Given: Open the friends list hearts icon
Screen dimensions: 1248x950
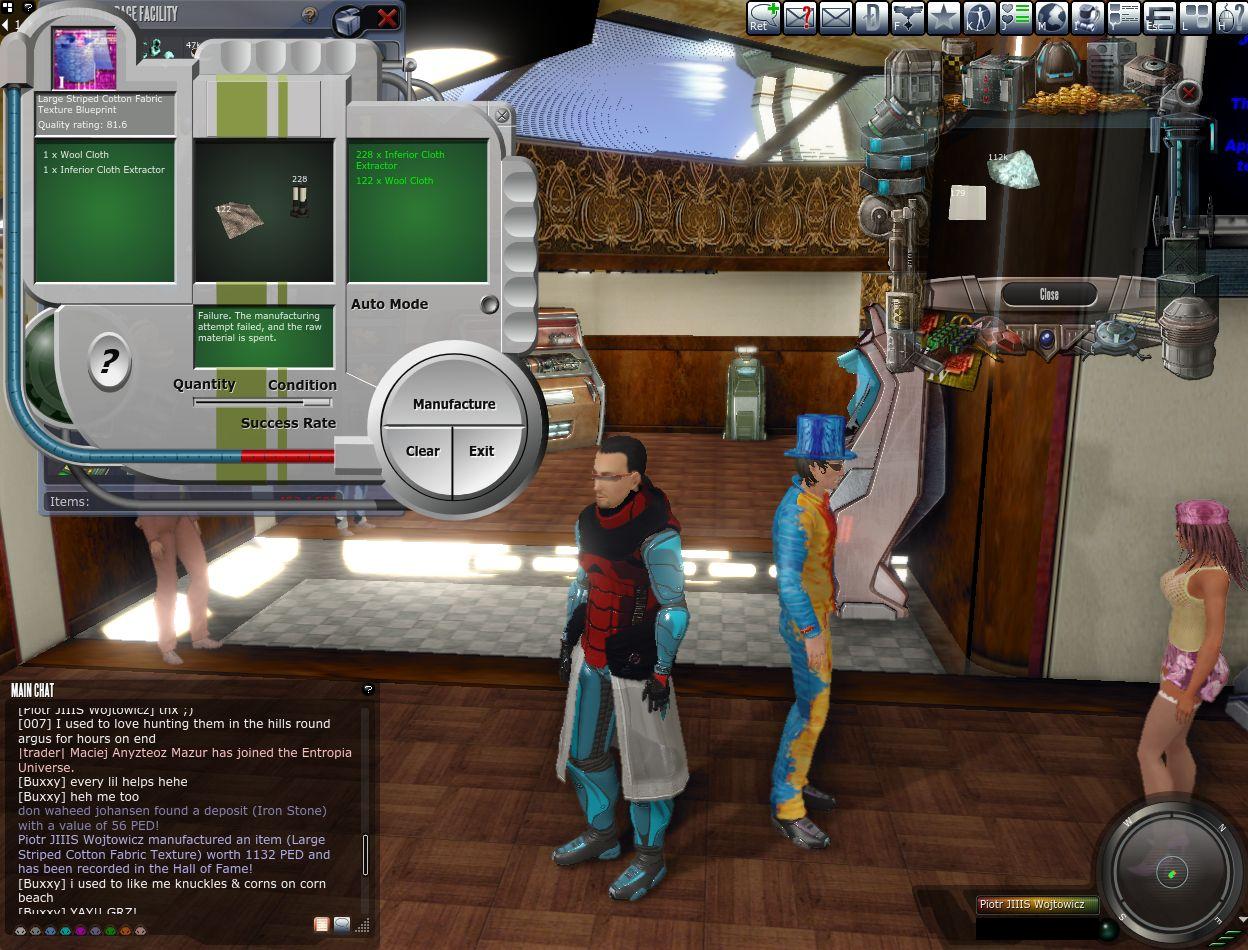Looking at the screenshot, I should (x=1015, y=17).
